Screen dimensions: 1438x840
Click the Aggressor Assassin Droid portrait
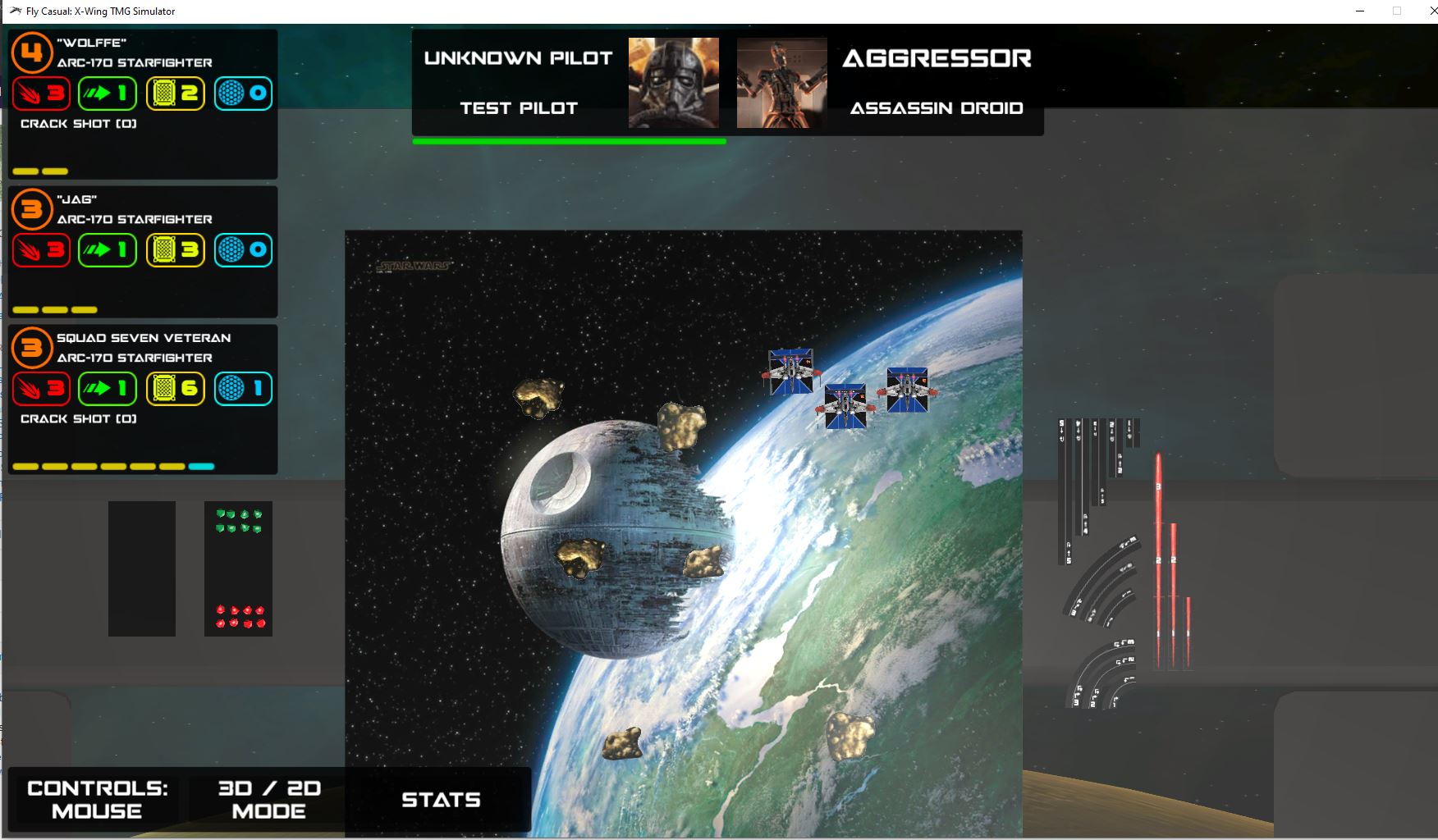[781, 83]
